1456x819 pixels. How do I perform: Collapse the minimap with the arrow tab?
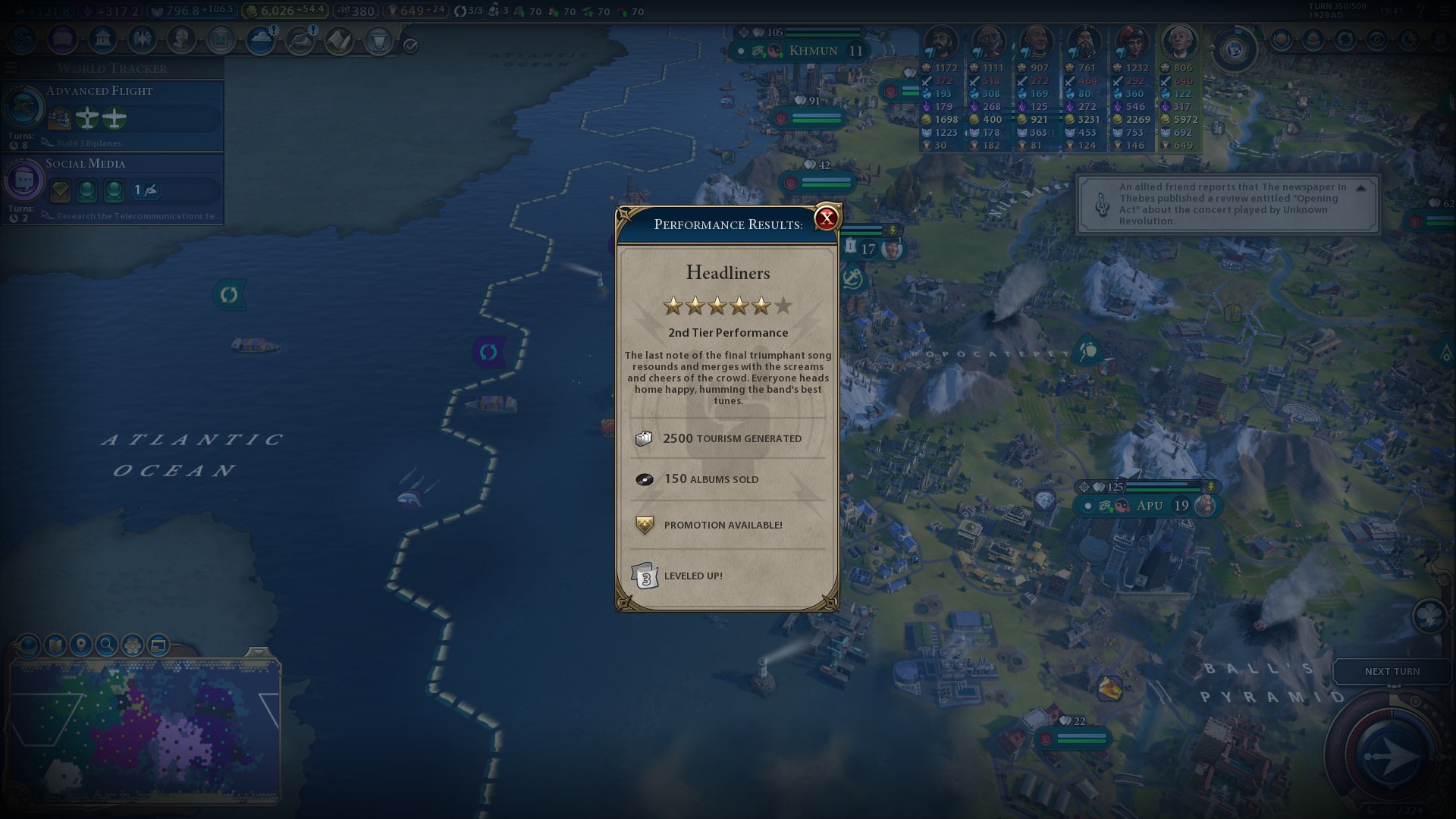(x=258, y=653)
